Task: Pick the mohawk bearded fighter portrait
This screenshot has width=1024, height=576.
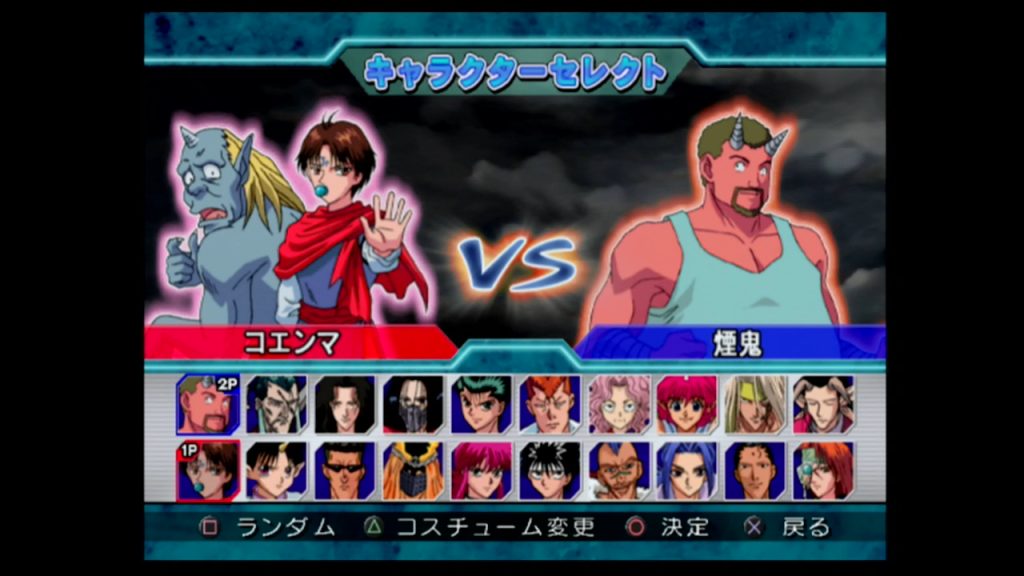Action: point(618,470)
